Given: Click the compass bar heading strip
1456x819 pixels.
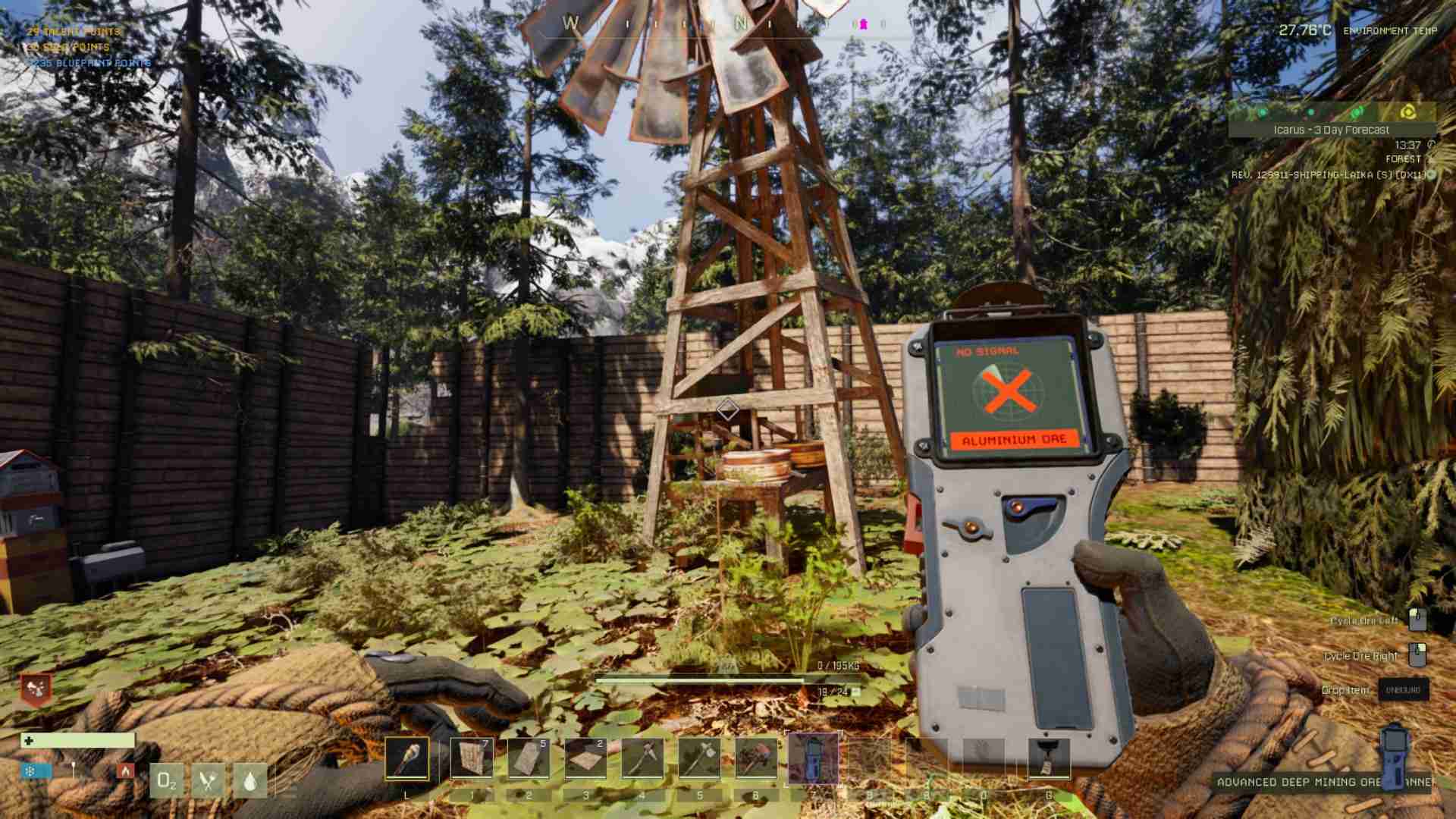Looking at the screenshot, I should 724,24.
